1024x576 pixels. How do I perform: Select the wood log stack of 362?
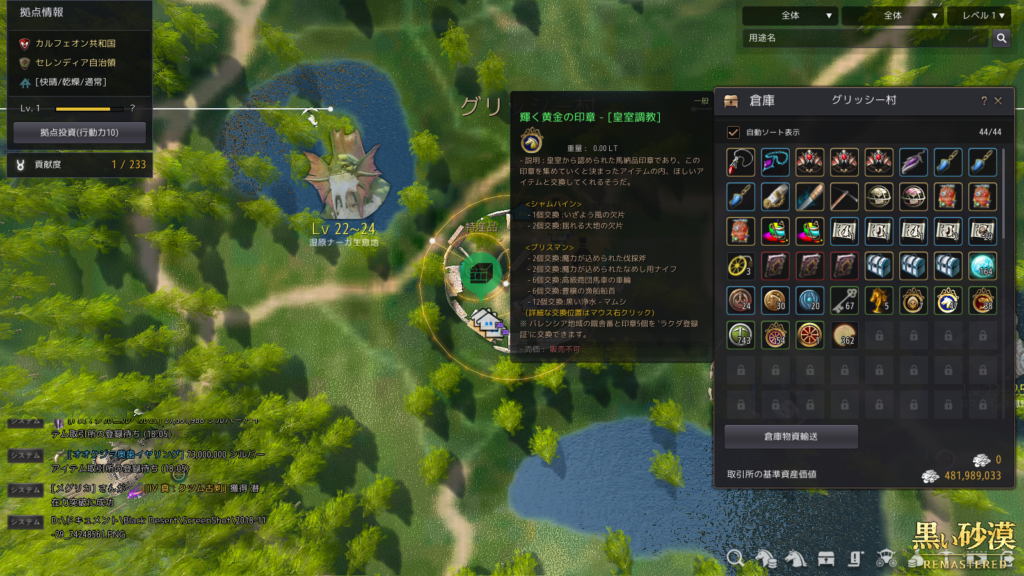[x=844, y=335]
